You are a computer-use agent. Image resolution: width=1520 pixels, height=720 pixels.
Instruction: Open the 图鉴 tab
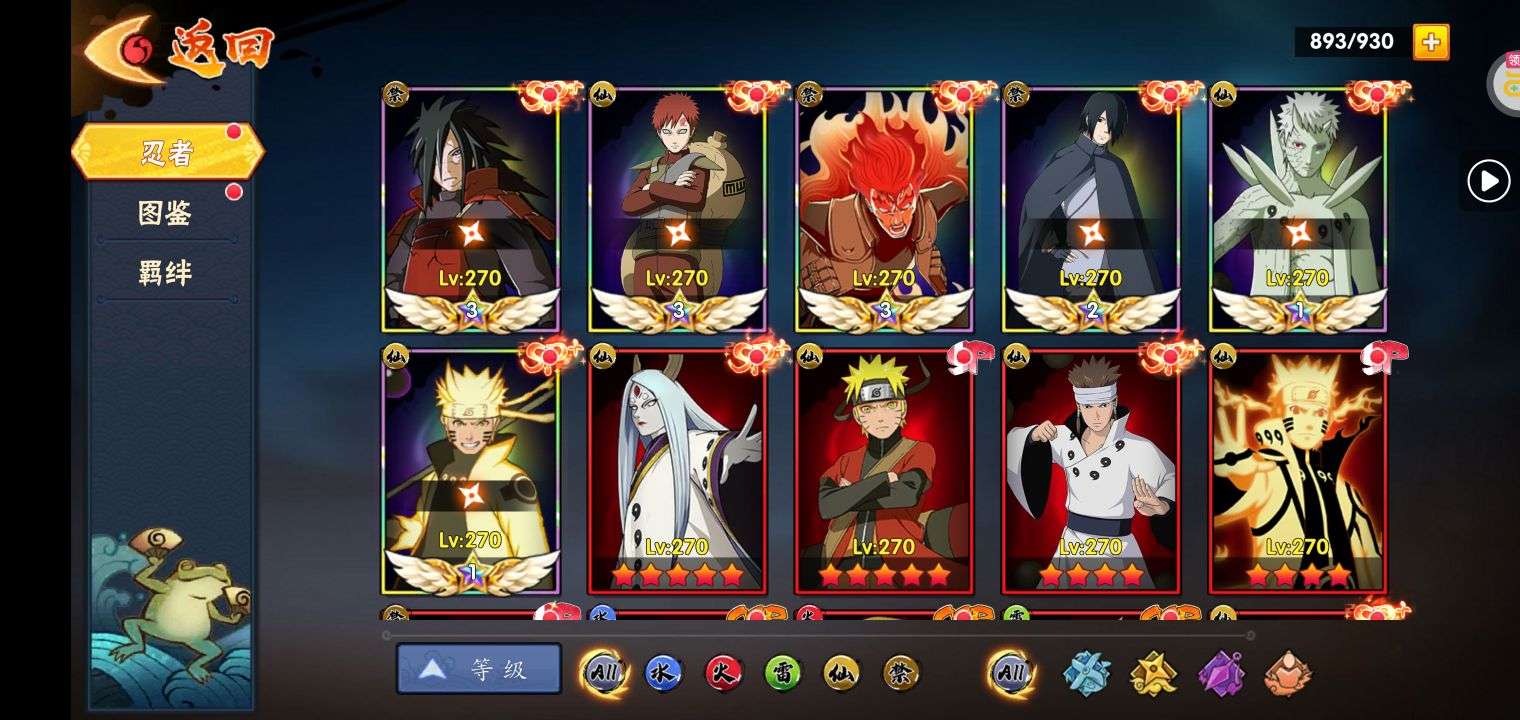pos(165,213)
